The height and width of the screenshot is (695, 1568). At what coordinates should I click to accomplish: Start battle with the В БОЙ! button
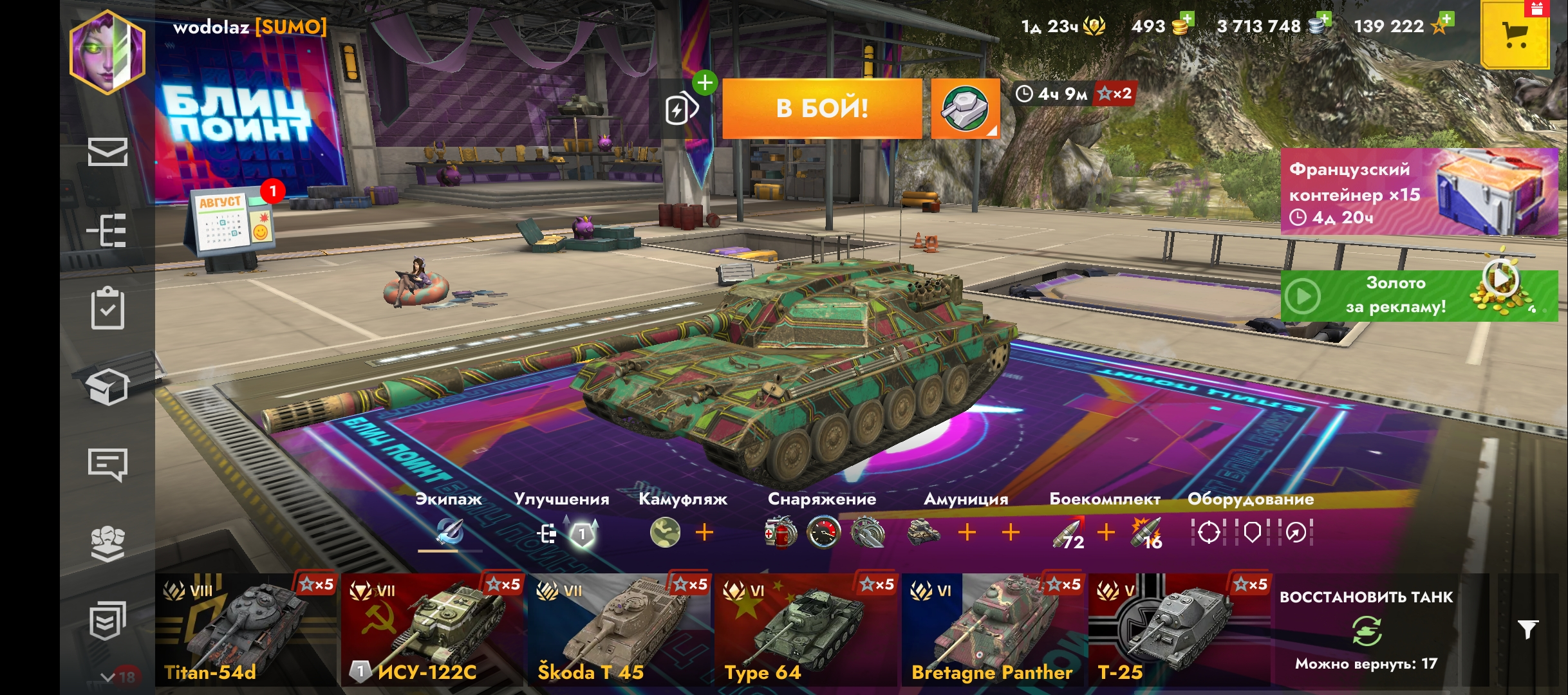(x=822, y=108)
